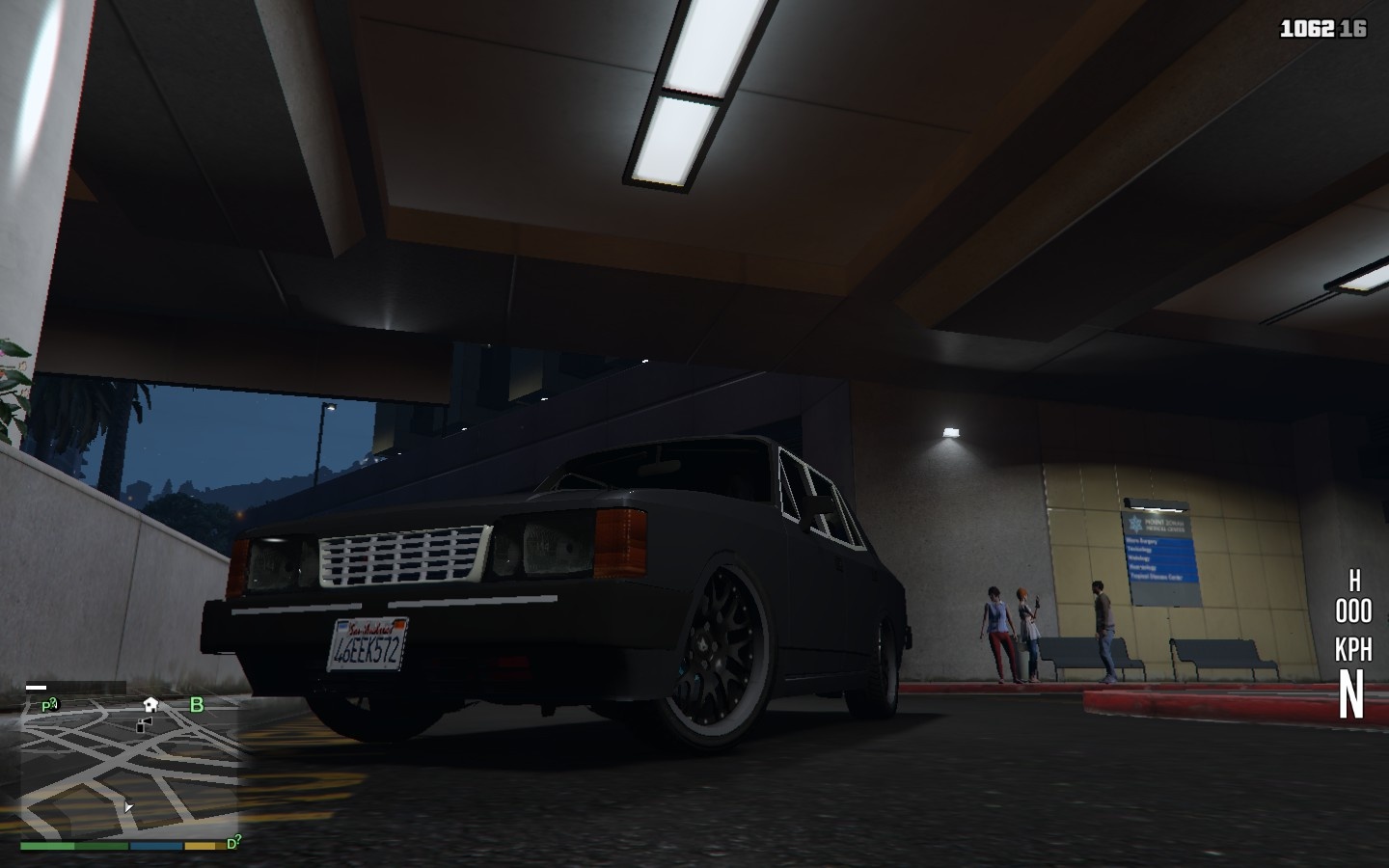The width and height of the screenshot is (1389, 868).
Task: Select the player arrow marker on the minimap
Action: click(128, 808)
